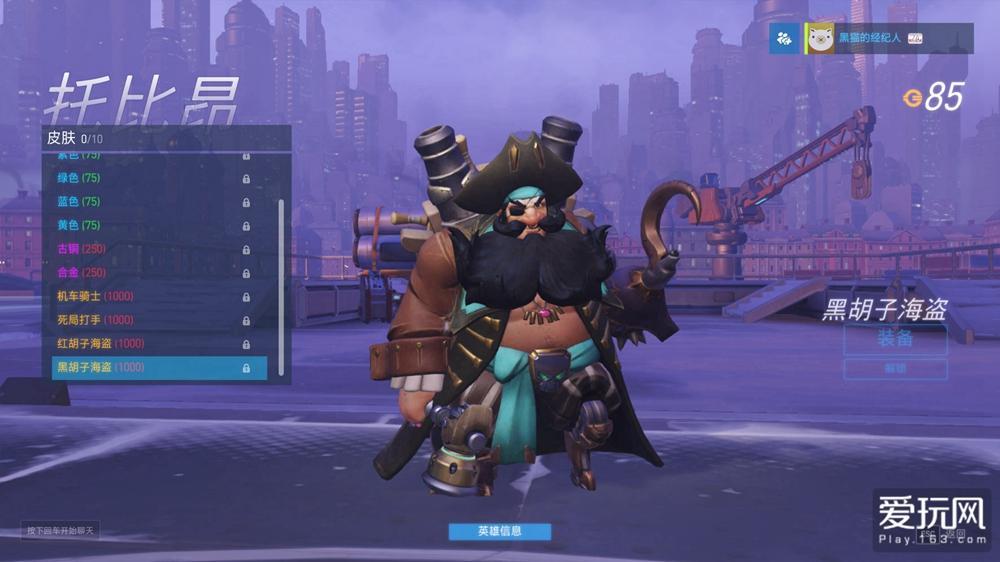
Task: Click the skin list scrollbar
Action: (x=281, y=285)
